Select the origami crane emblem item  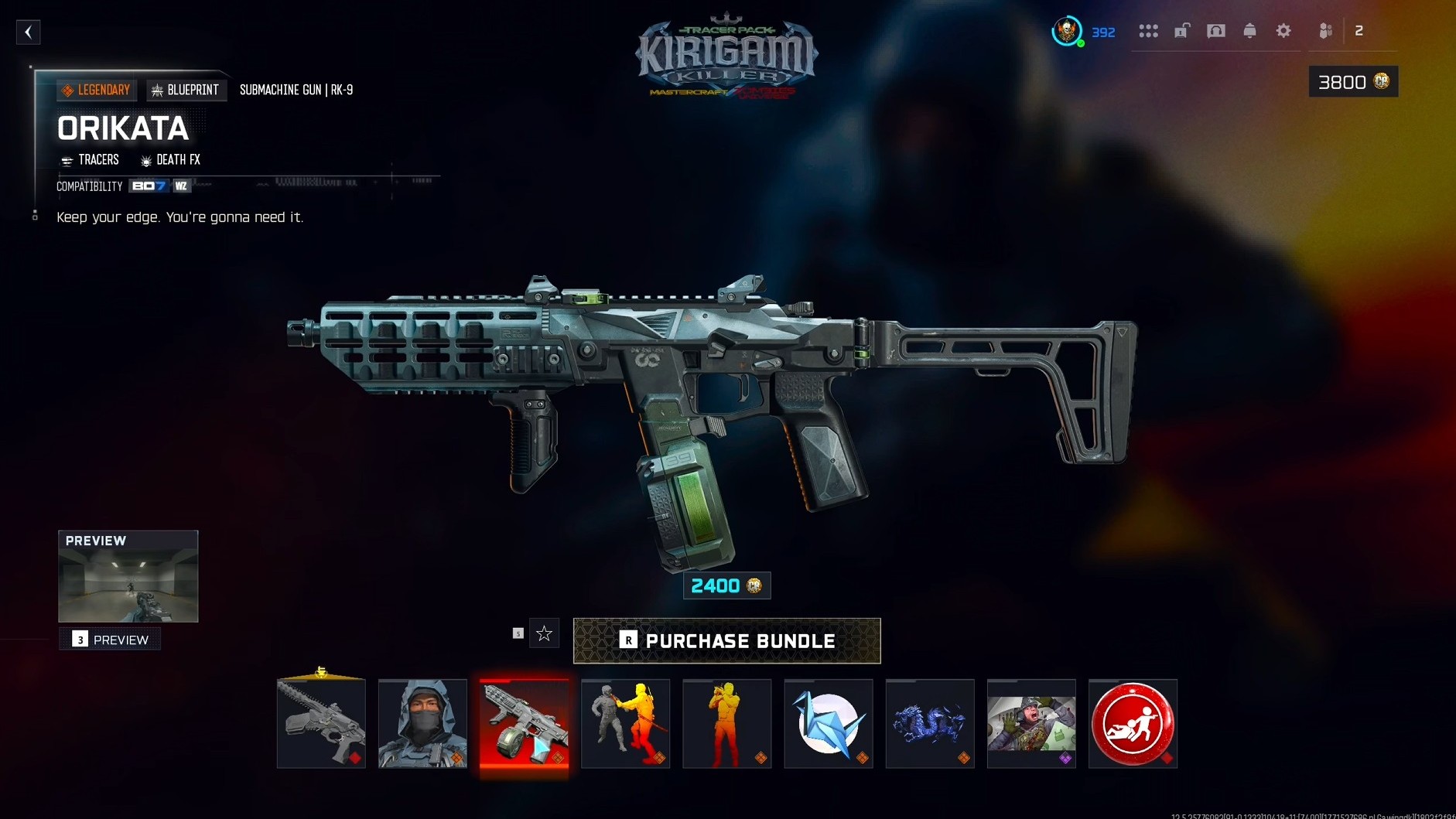[x=828, y=724]
